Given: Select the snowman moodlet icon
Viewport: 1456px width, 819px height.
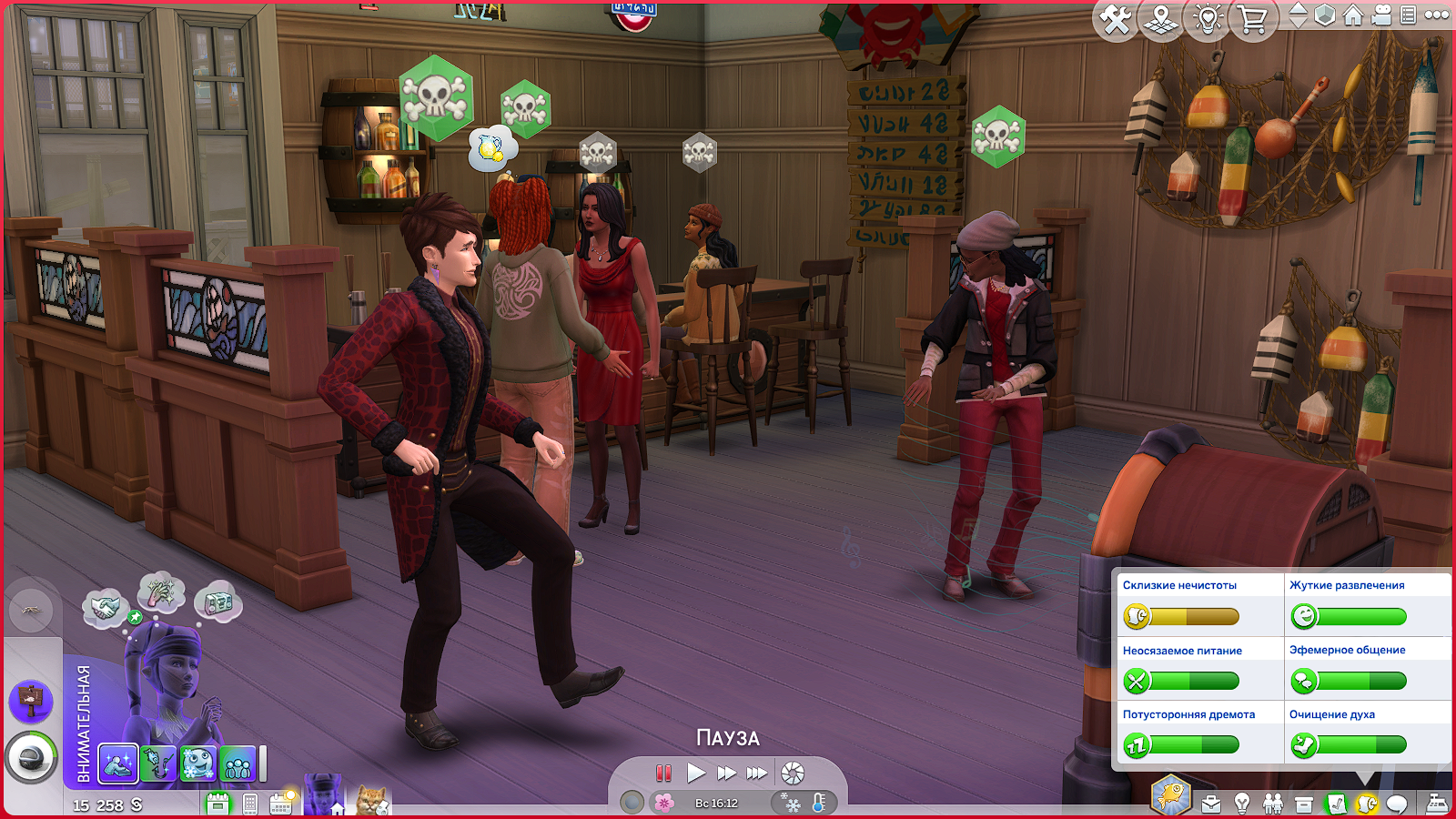Looking at the screenshot, I should (197, 763).
